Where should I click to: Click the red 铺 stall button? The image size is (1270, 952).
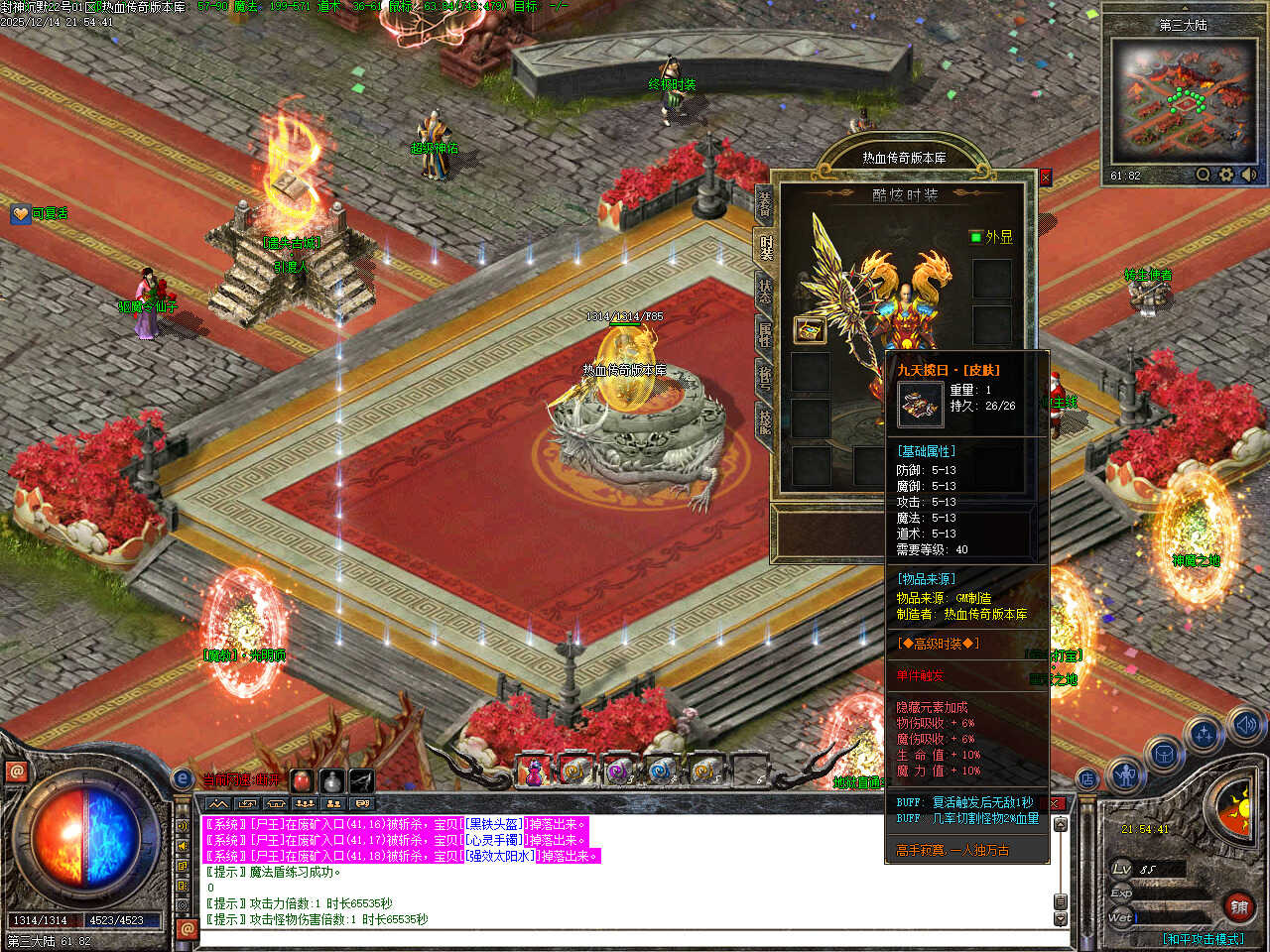(1239, 906)
